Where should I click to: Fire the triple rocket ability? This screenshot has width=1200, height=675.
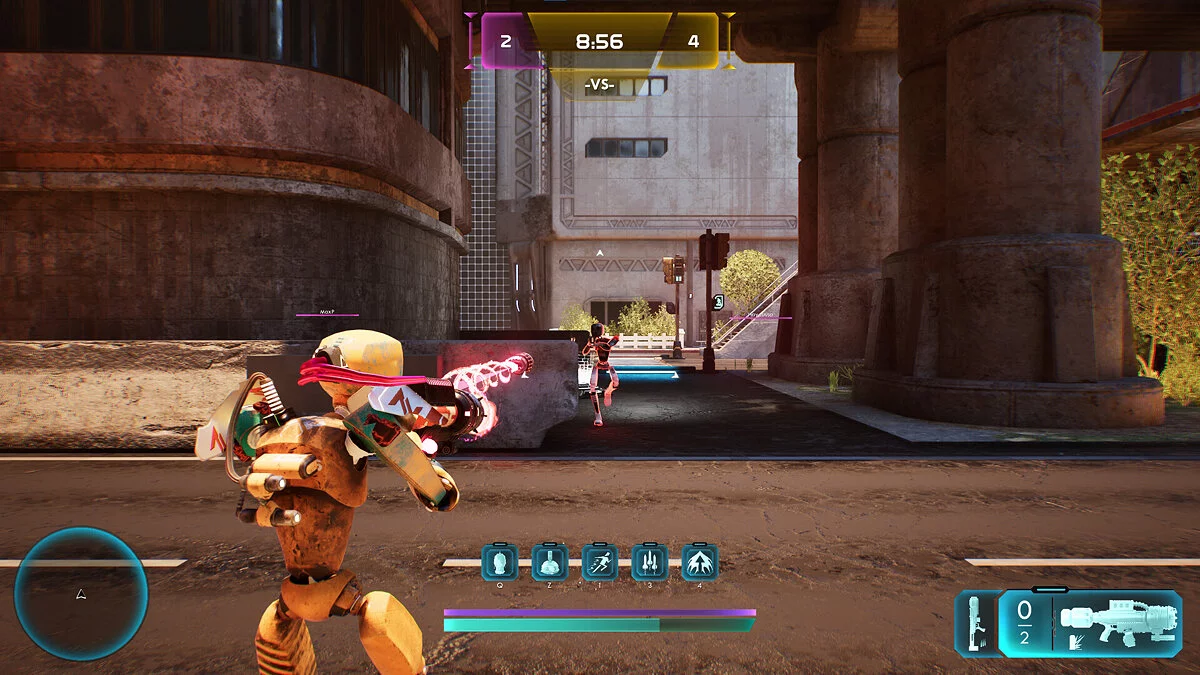649,562
